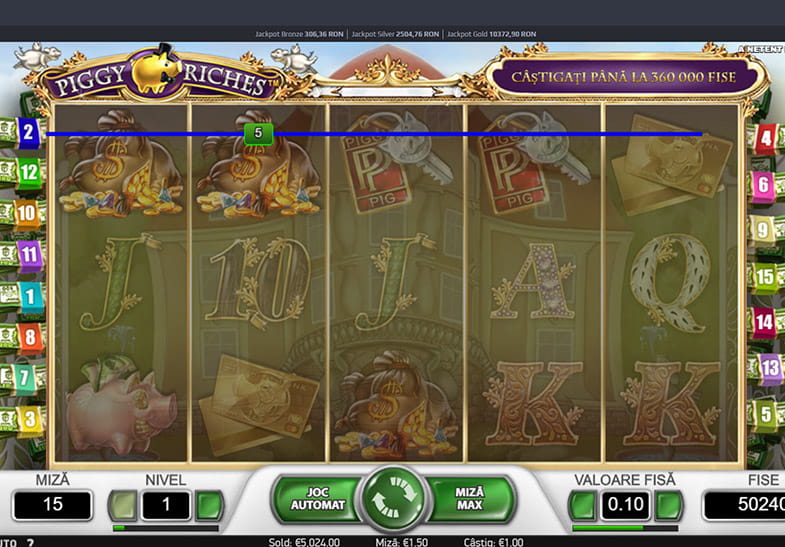Select payline tag number 13
This screenshot has width=785, height=547.
point(769,368)
